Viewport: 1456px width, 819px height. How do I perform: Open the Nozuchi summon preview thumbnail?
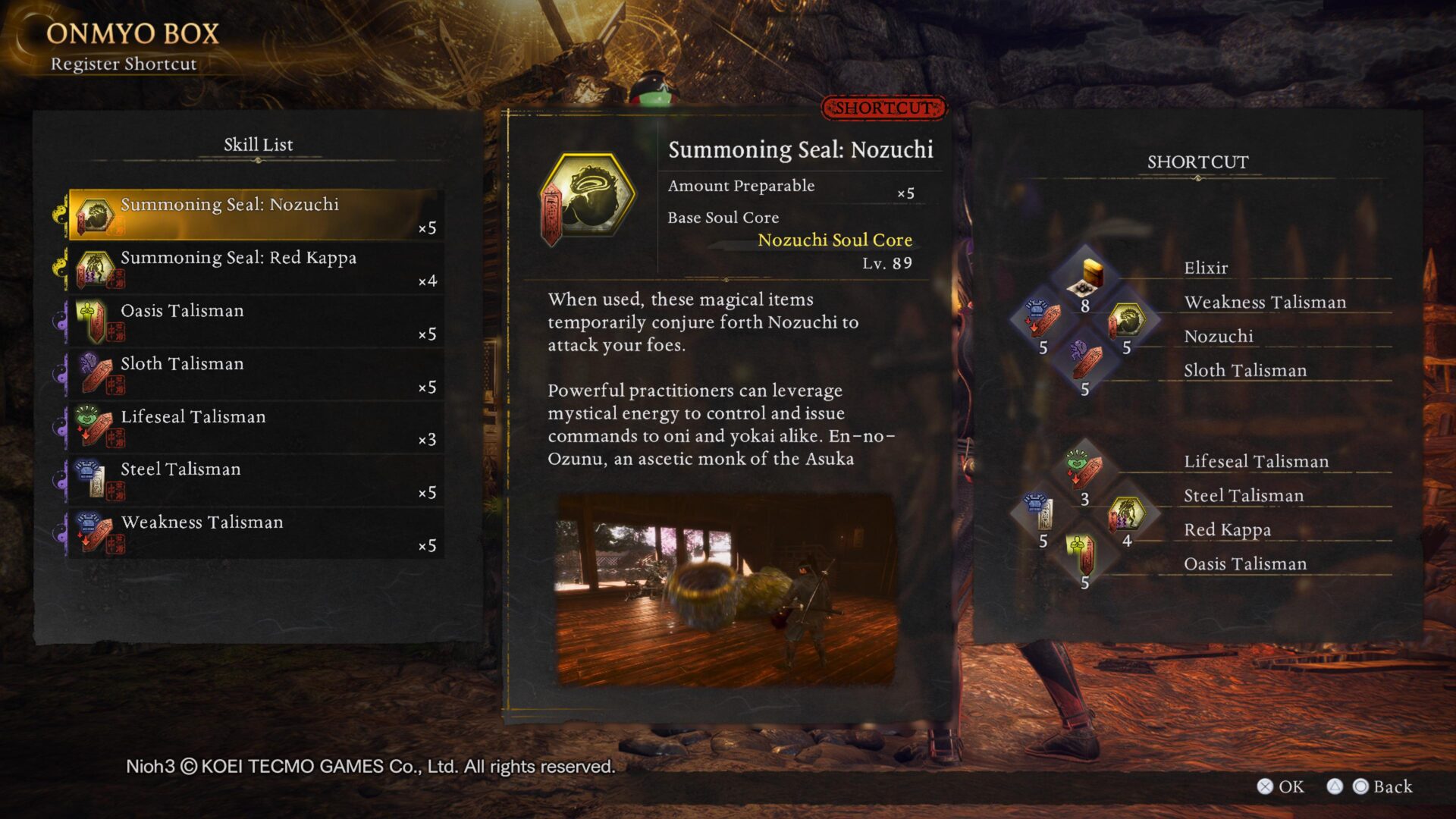726,590
